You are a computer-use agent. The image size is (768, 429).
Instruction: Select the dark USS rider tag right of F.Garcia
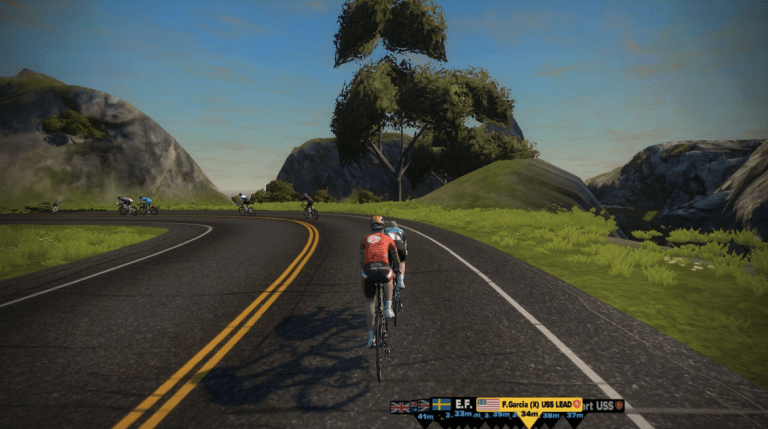click(x=604, y=405)
